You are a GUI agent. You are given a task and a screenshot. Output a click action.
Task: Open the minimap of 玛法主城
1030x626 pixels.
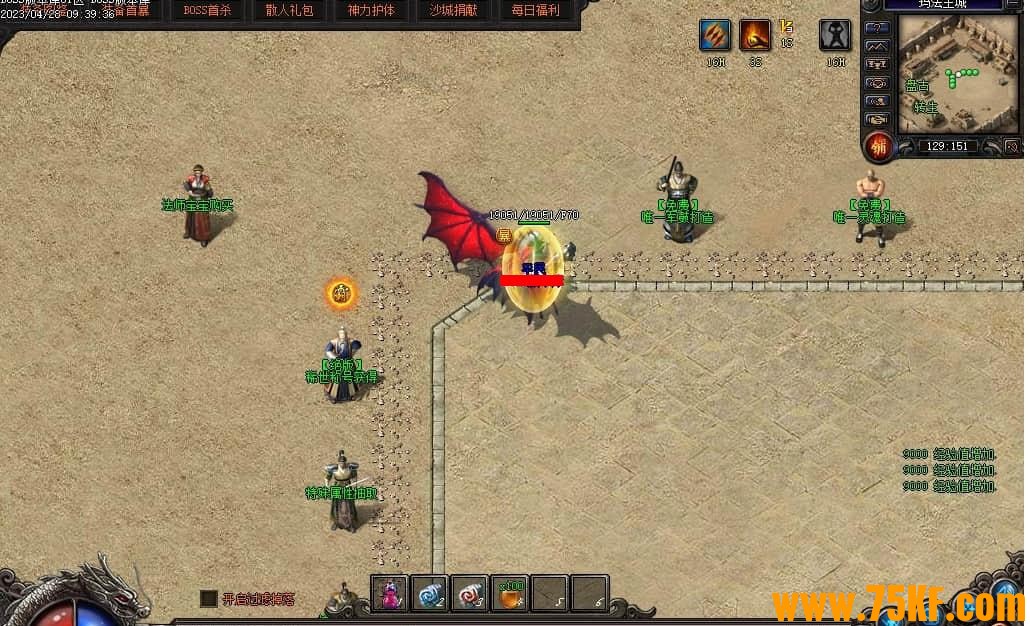tap(958, 72)
